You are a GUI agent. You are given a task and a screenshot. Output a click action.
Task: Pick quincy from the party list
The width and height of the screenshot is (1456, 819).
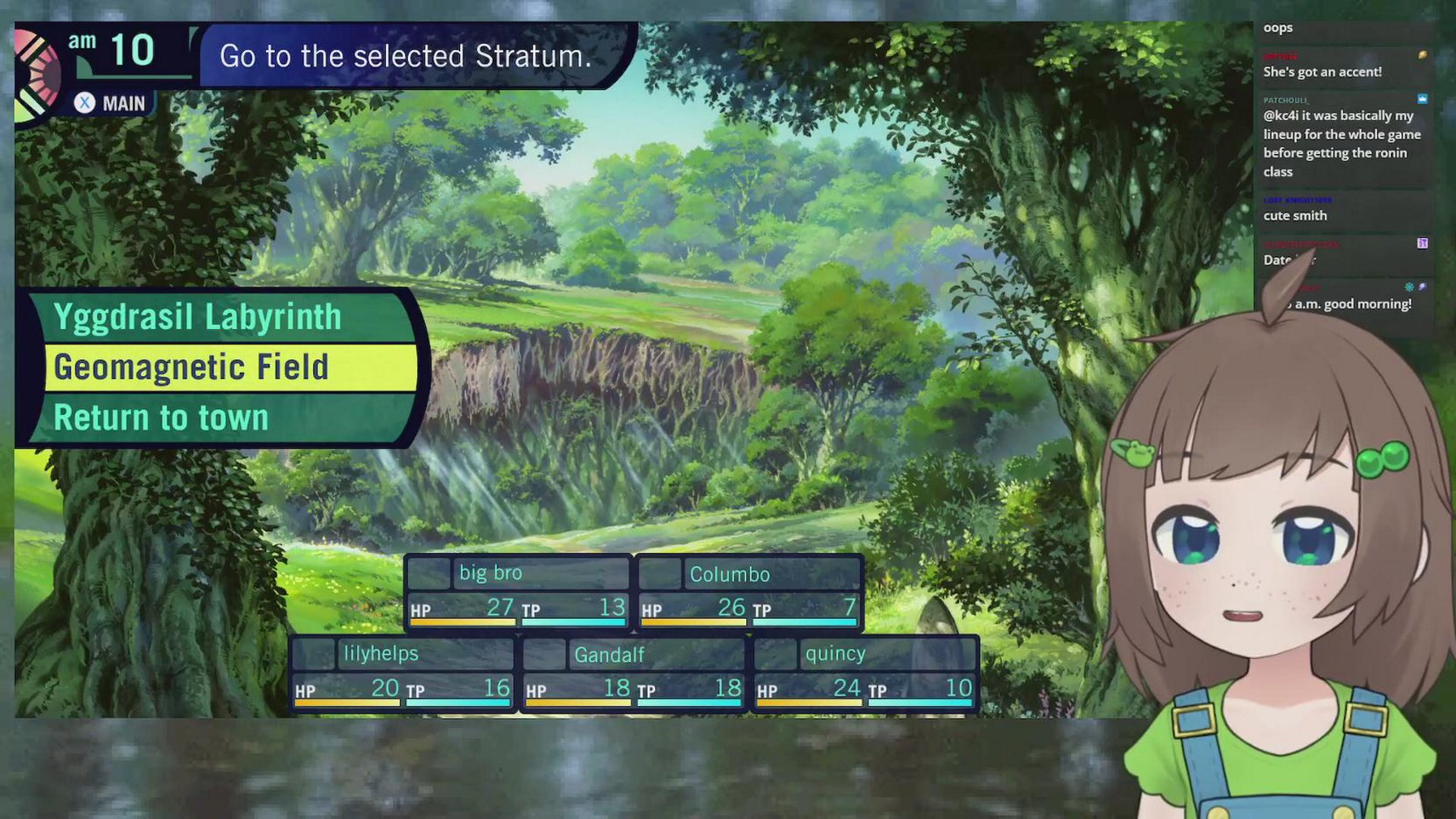864,673
